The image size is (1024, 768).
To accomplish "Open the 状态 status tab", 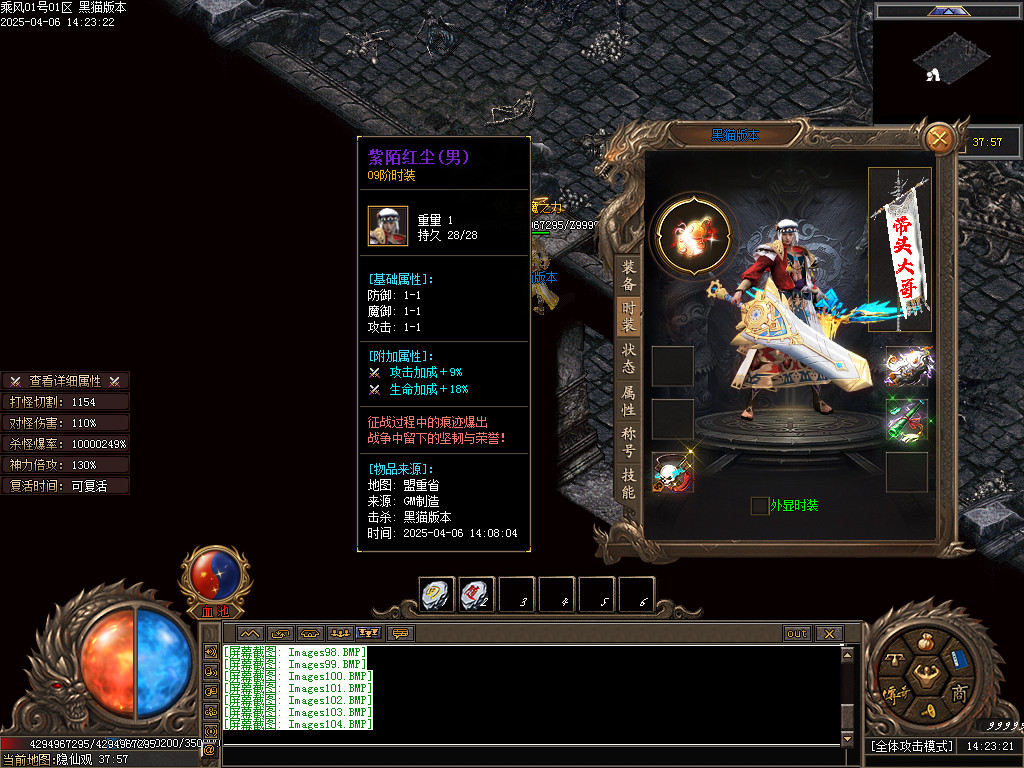I will click(x=628, y=359).
